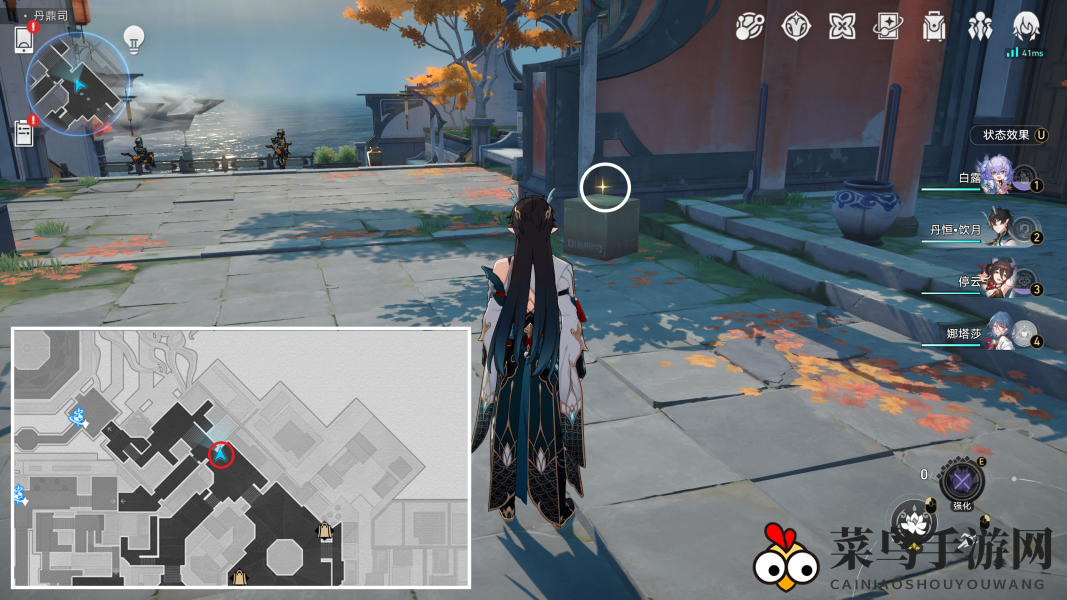This screenshot has width=1067, height=600.
Task: Open the circular minimap
Action: pos(77,84)
